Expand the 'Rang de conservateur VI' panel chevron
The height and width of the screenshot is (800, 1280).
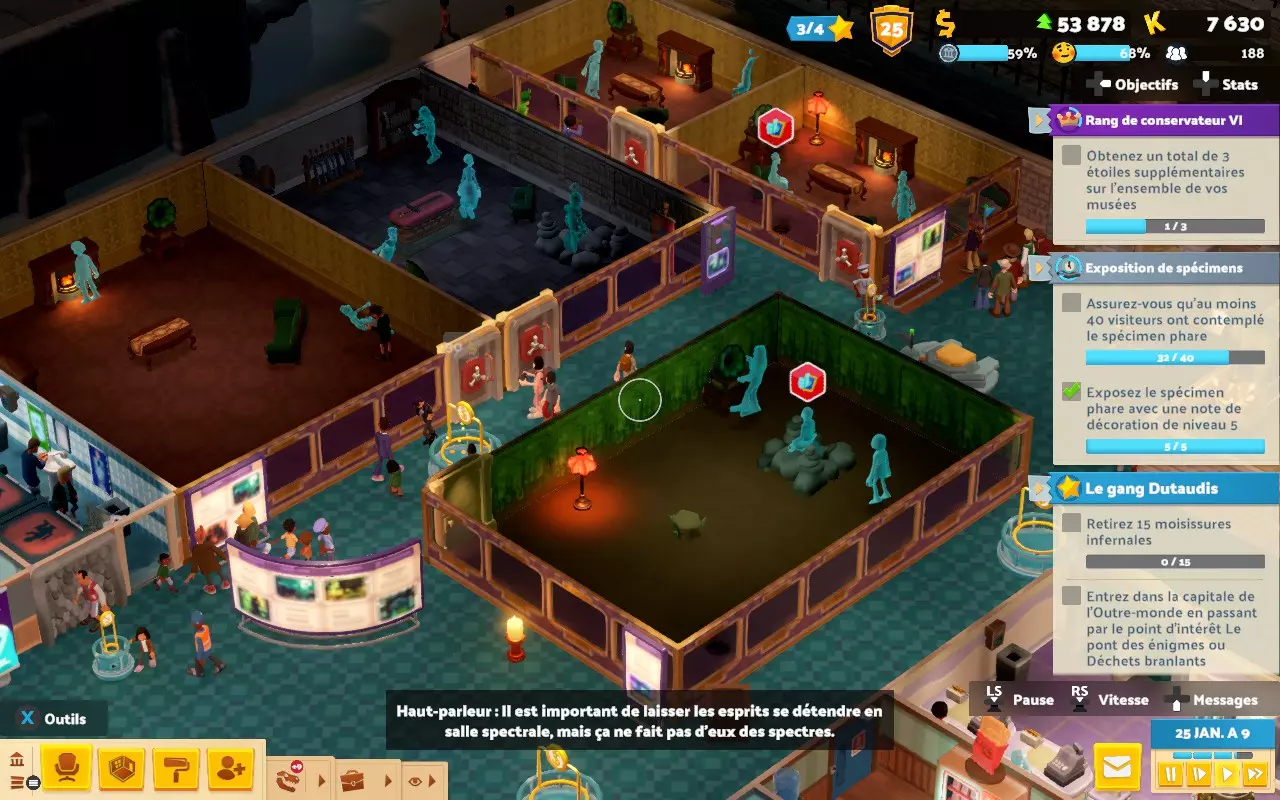(x=1040, y=120)
